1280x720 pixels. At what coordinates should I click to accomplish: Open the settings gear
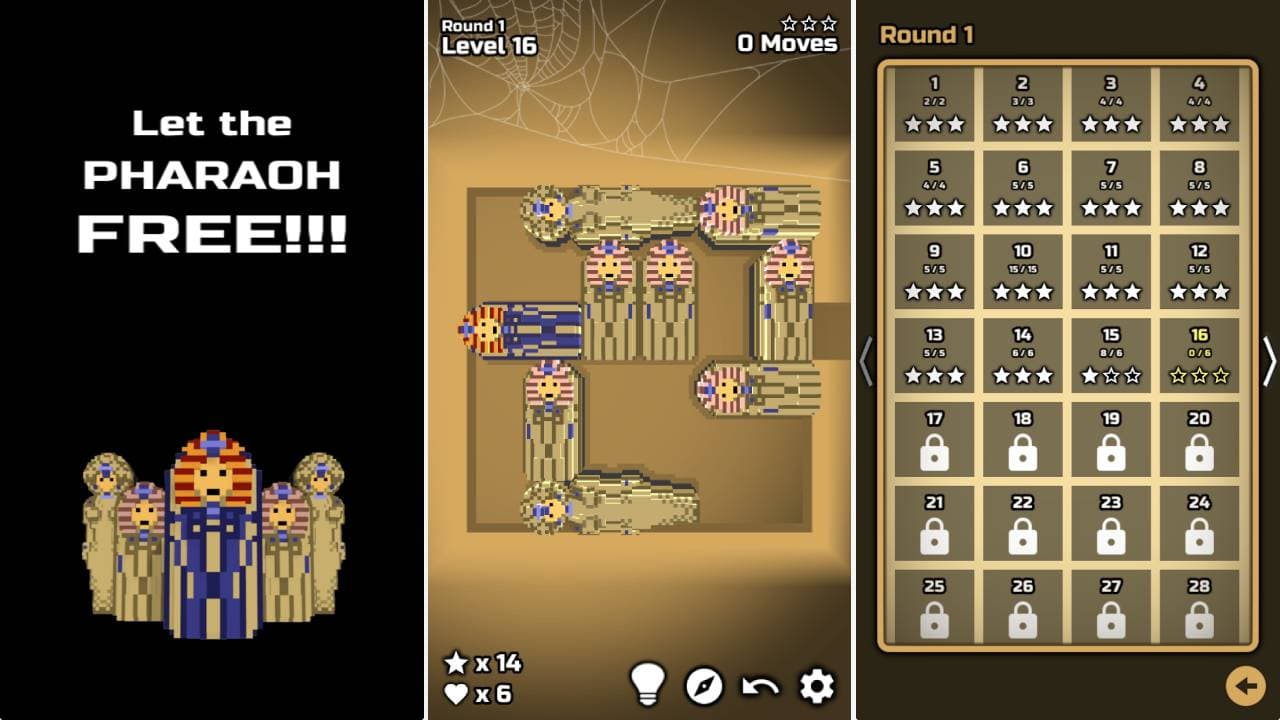click(x=815, y=686)
